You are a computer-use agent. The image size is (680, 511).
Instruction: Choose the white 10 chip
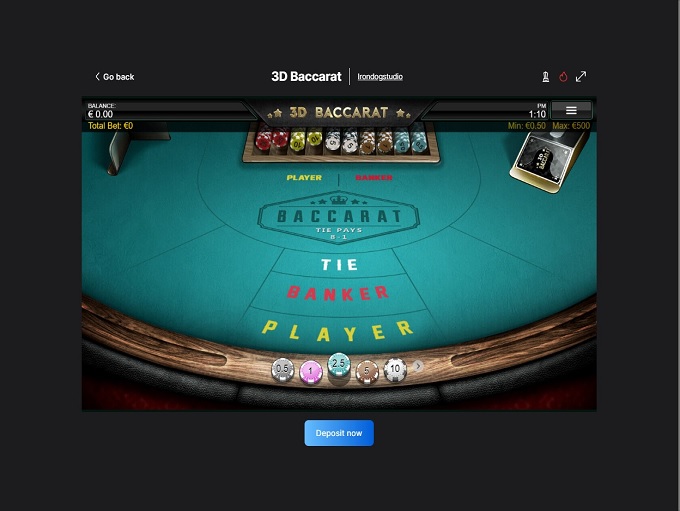pos(395,369)
